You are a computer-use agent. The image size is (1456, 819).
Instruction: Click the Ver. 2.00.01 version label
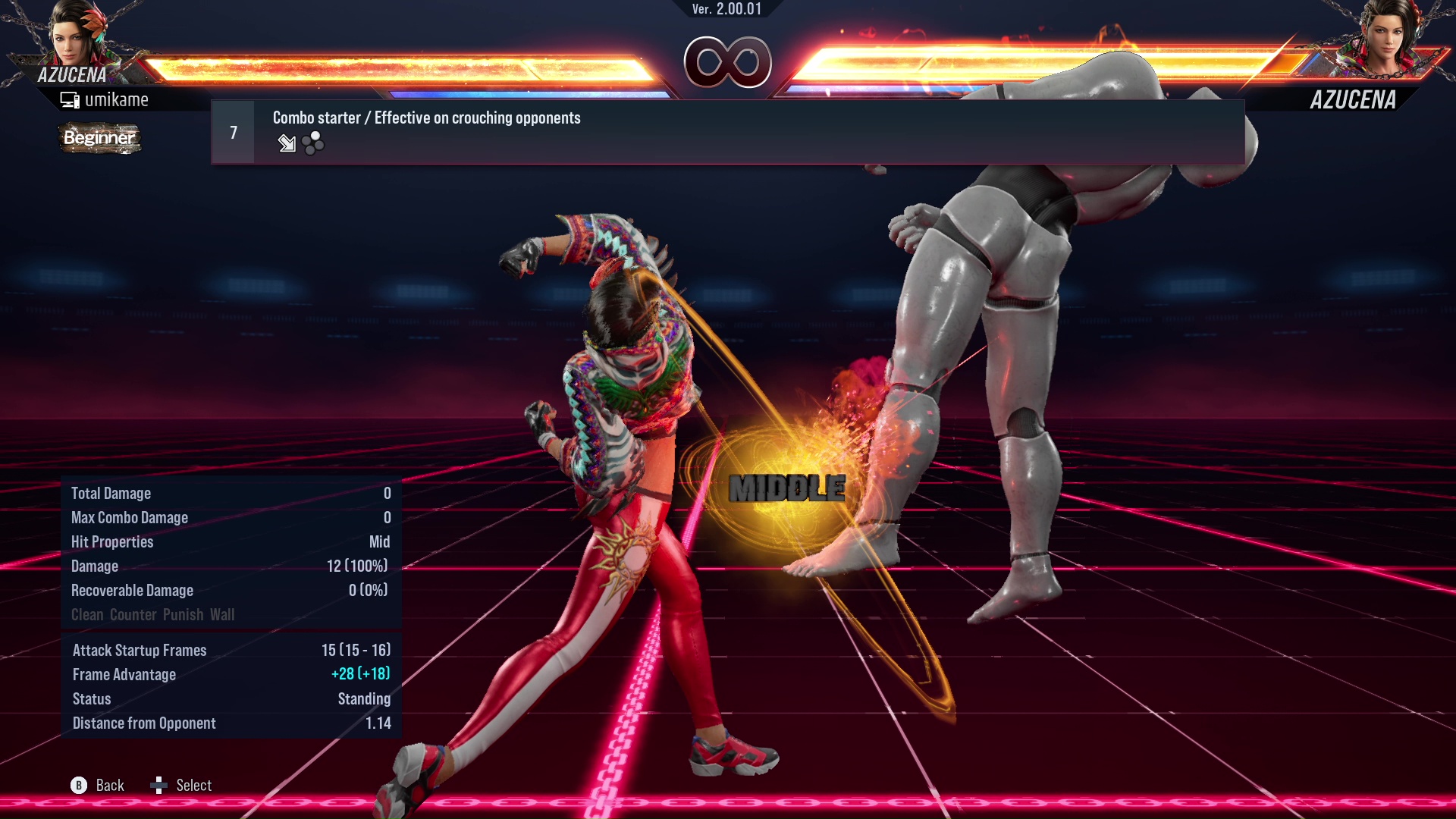[x=728, y=11]
